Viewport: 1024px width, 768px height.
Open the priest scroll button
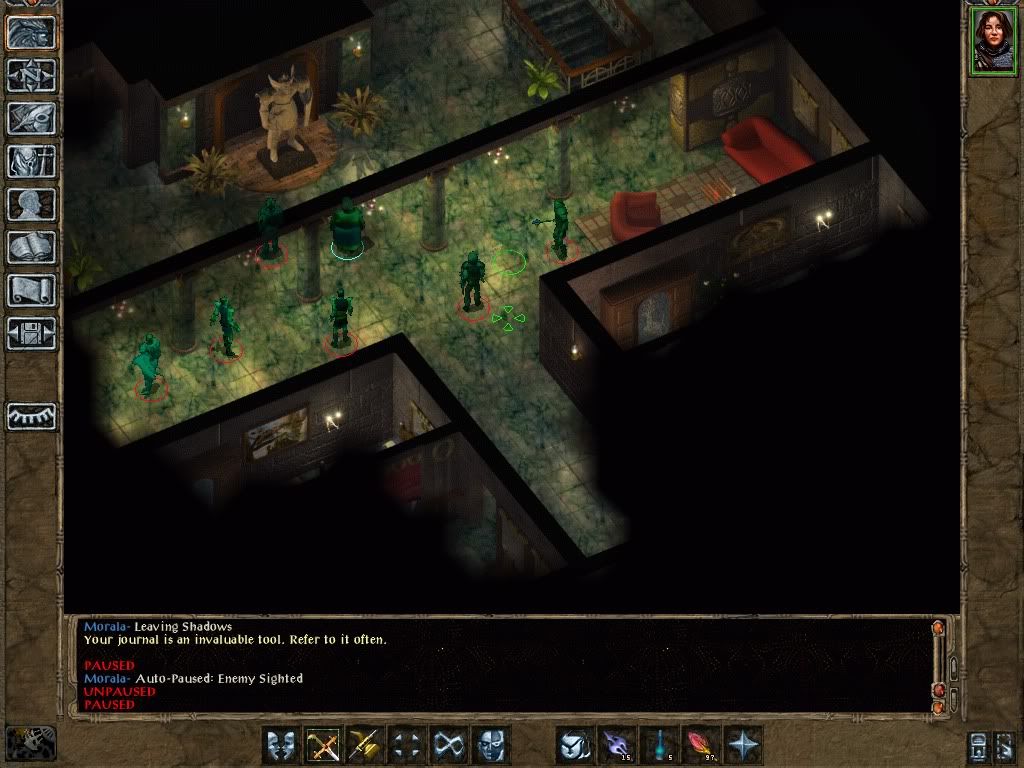click(31, 290)
